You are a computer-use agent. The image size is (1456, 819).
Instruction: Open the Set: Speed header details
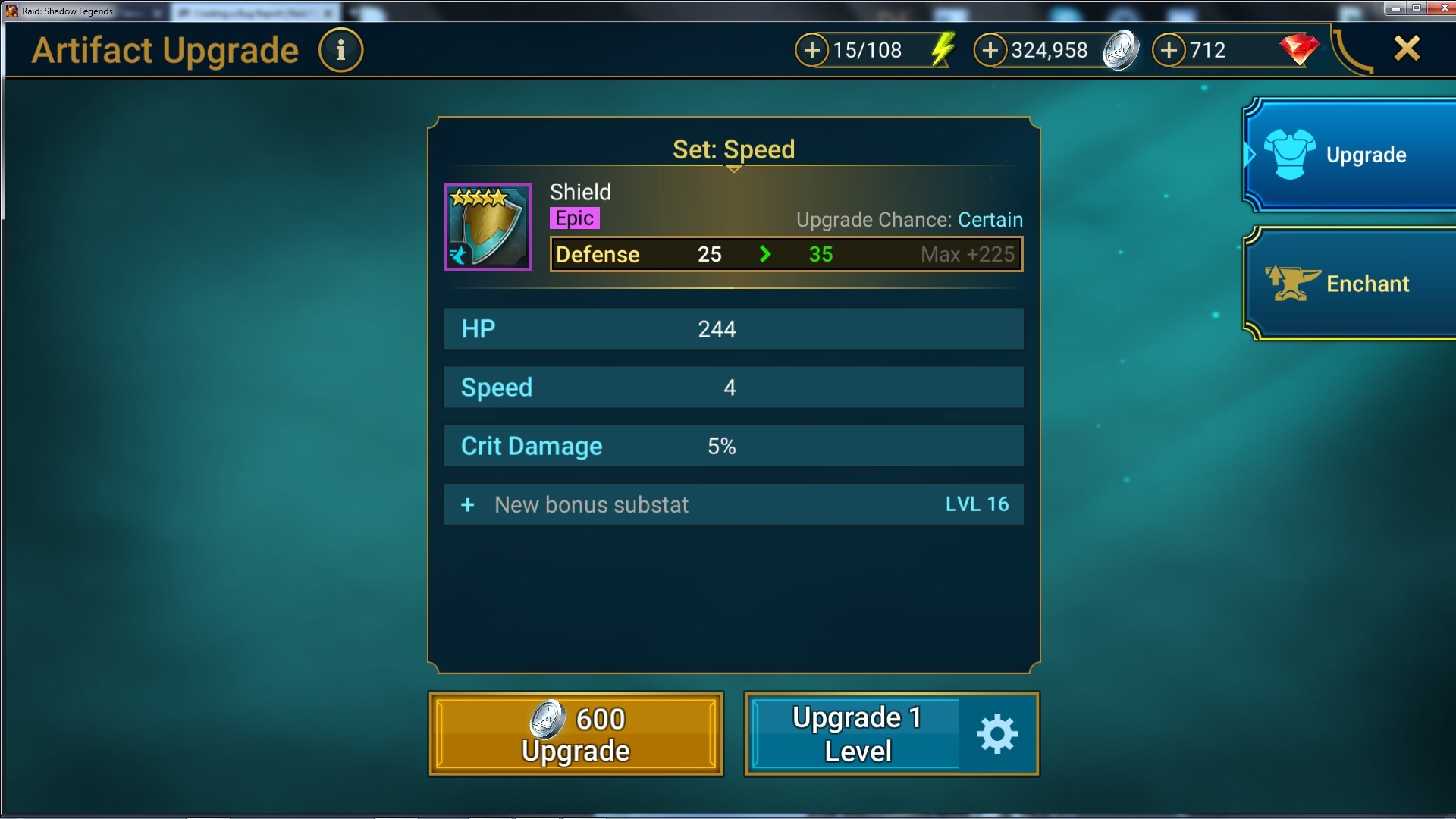(x=733, y=149)
